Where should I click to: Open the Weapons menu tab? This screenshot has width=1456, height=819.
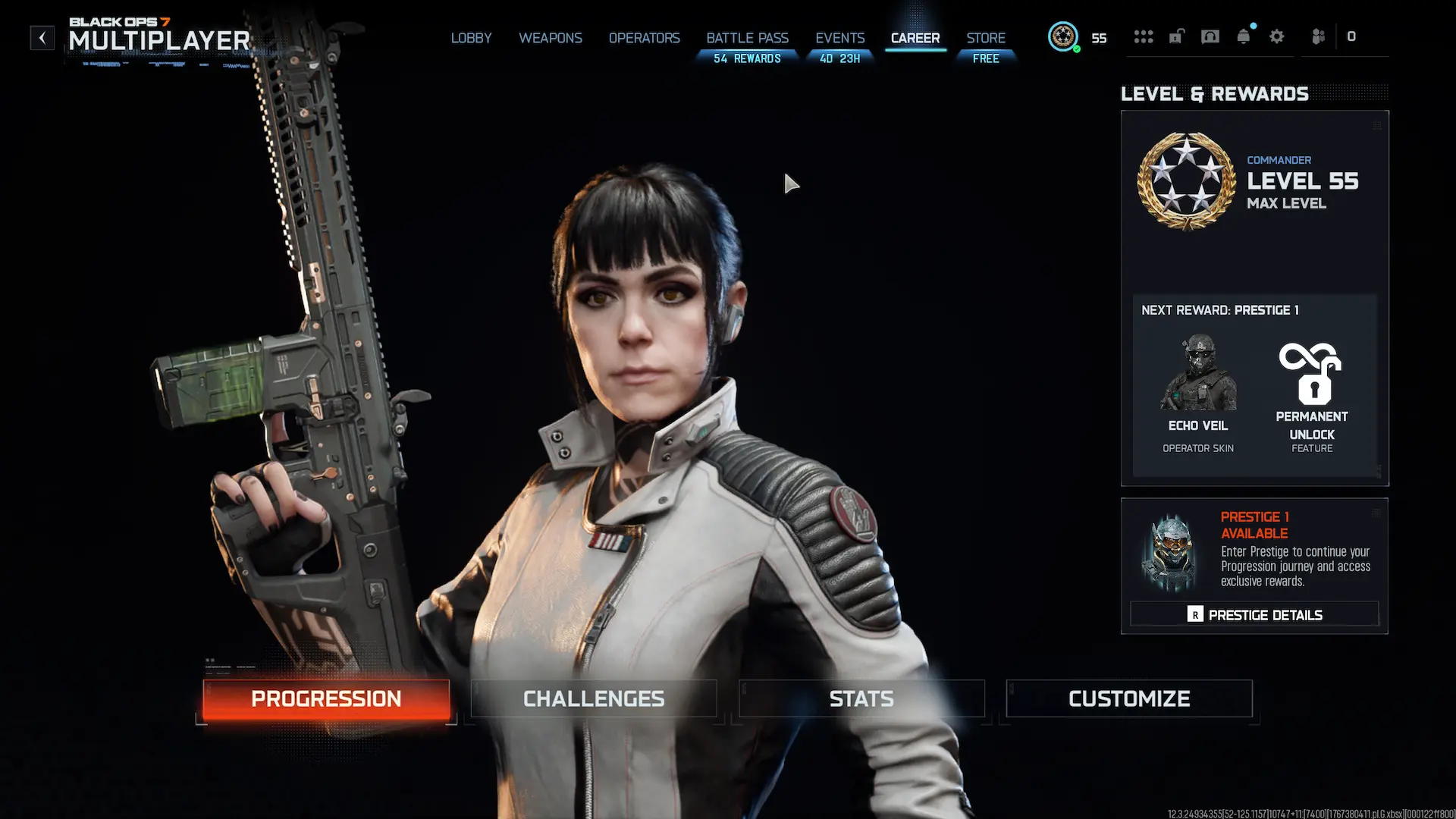point(551,38)
